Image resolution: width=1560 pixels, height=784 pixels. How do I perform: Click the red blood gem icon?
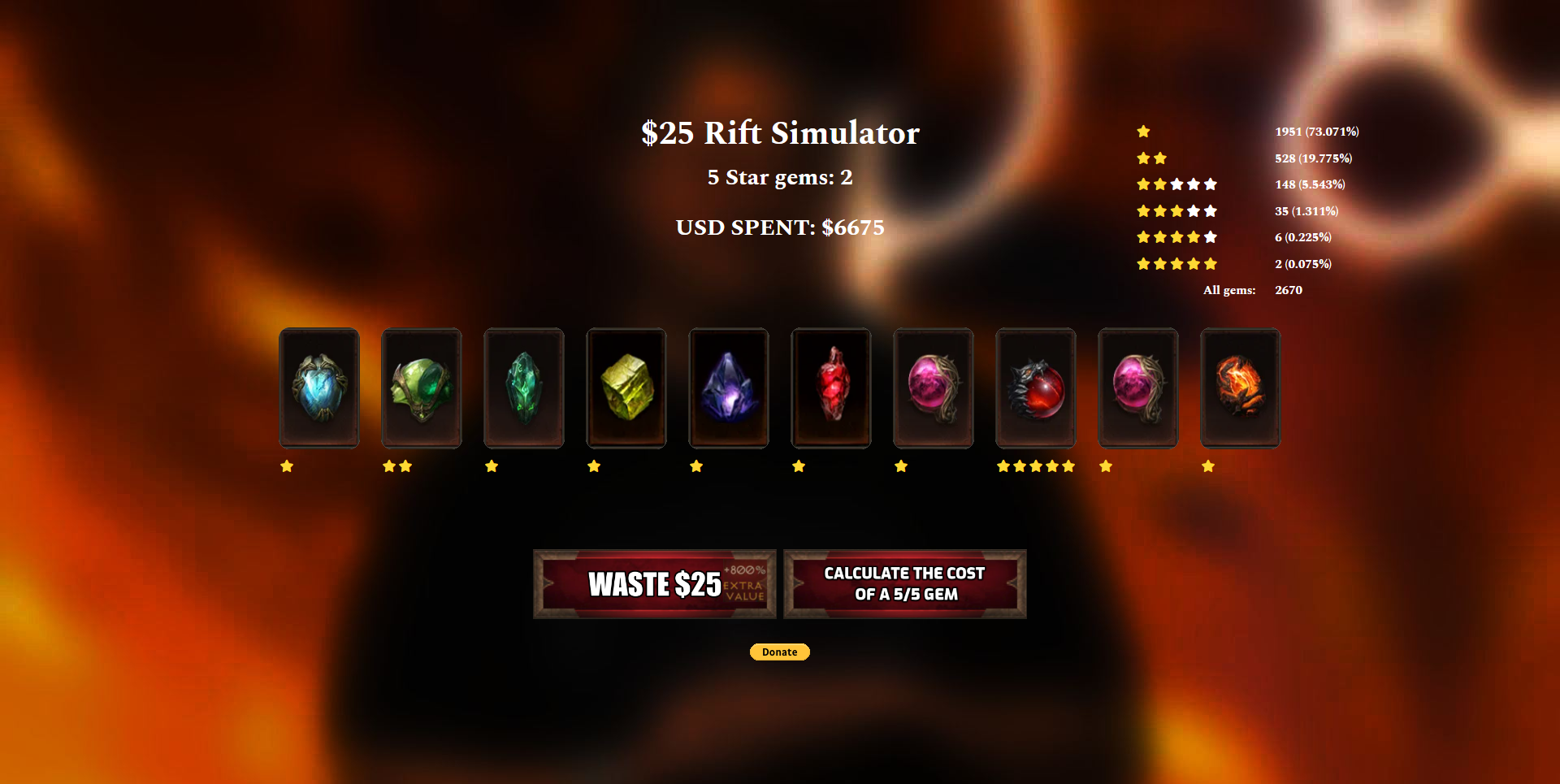(x=831, y=387)
